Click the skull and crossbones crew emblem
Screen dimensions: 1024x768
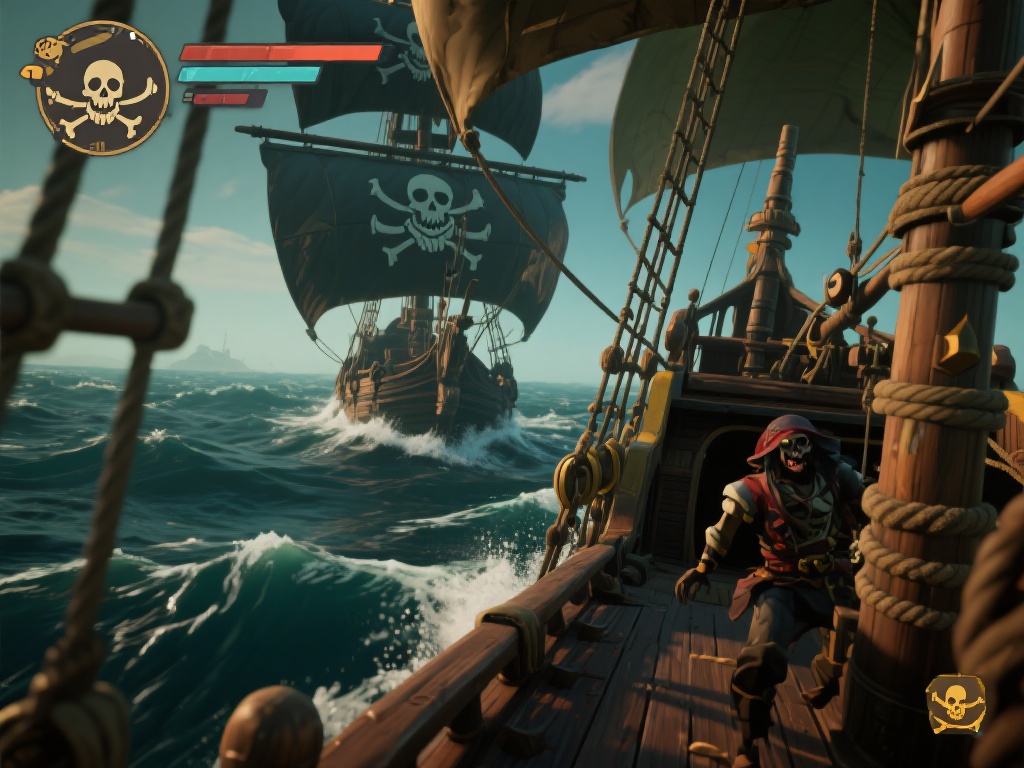pyautogui.click(x=102, y=89)
